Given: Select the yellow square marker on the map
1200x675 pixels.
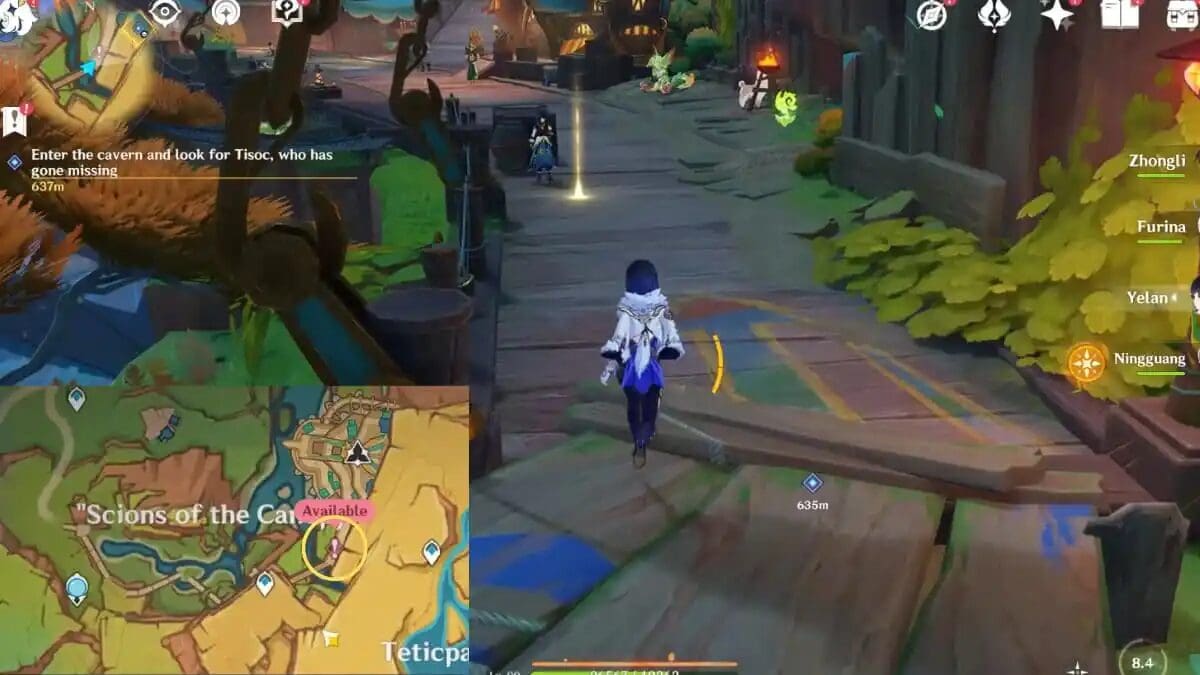Looking at the screenshot, I should coord(330,637).
